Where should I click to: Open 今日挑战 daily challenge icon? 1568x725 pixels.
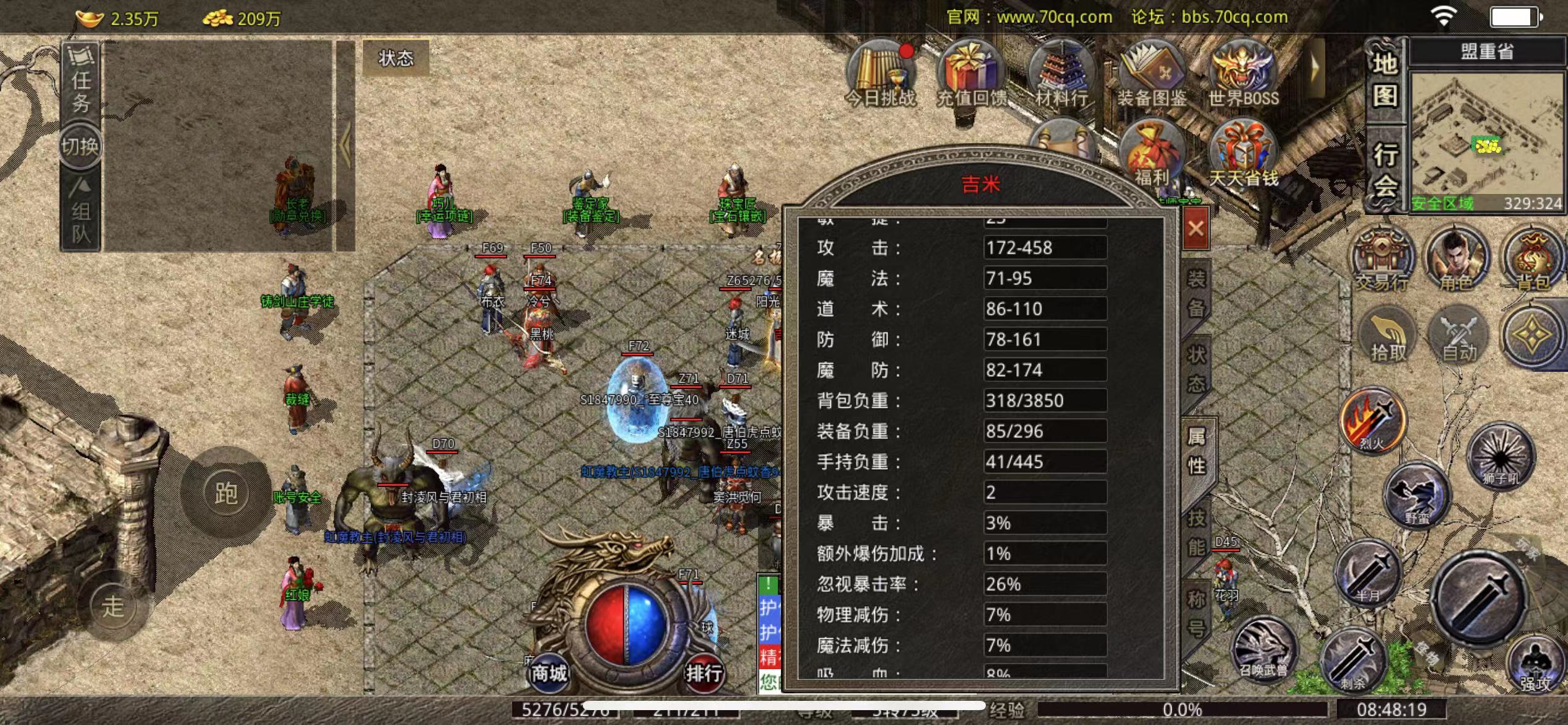(880, 73)
